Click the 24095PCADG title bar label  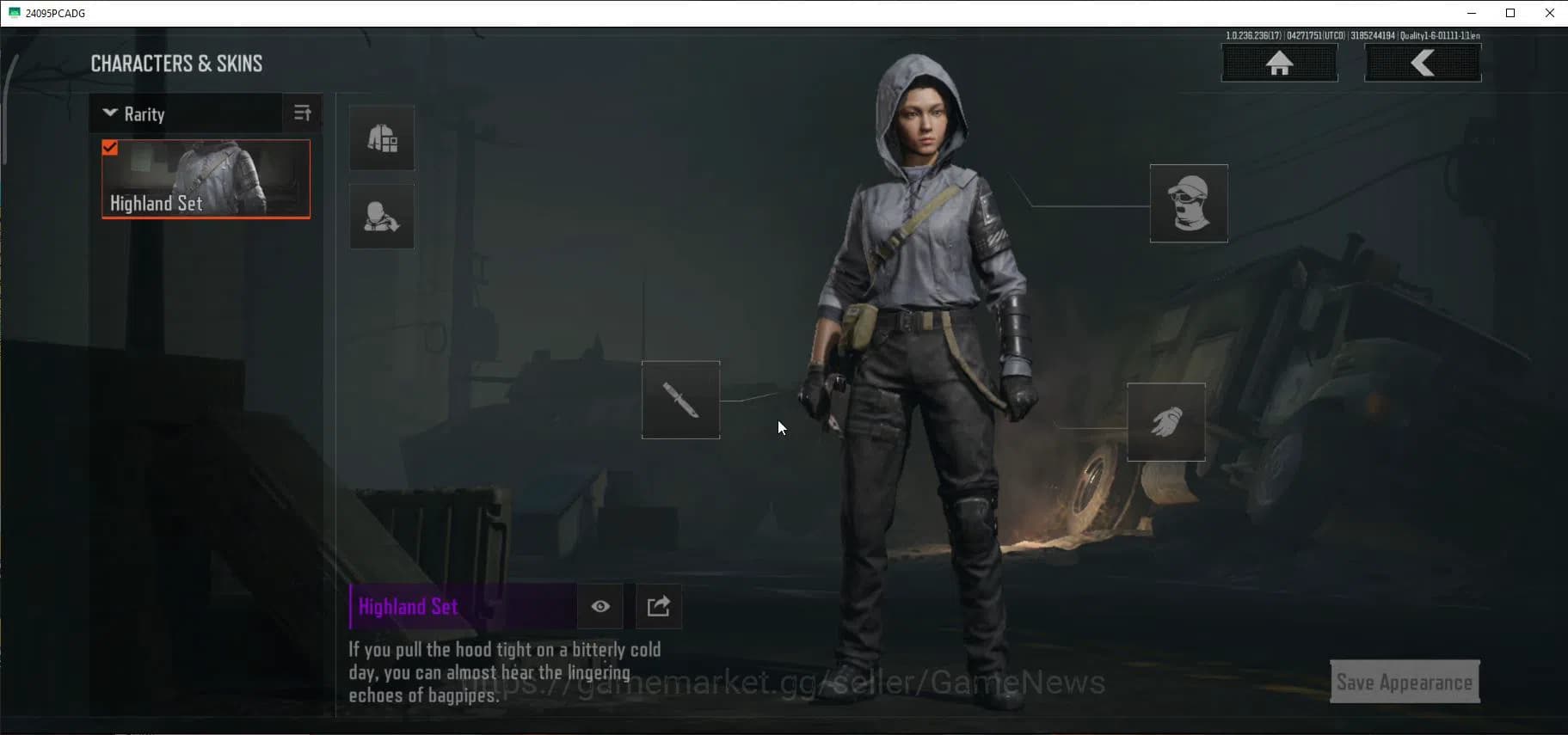[53, 13]
